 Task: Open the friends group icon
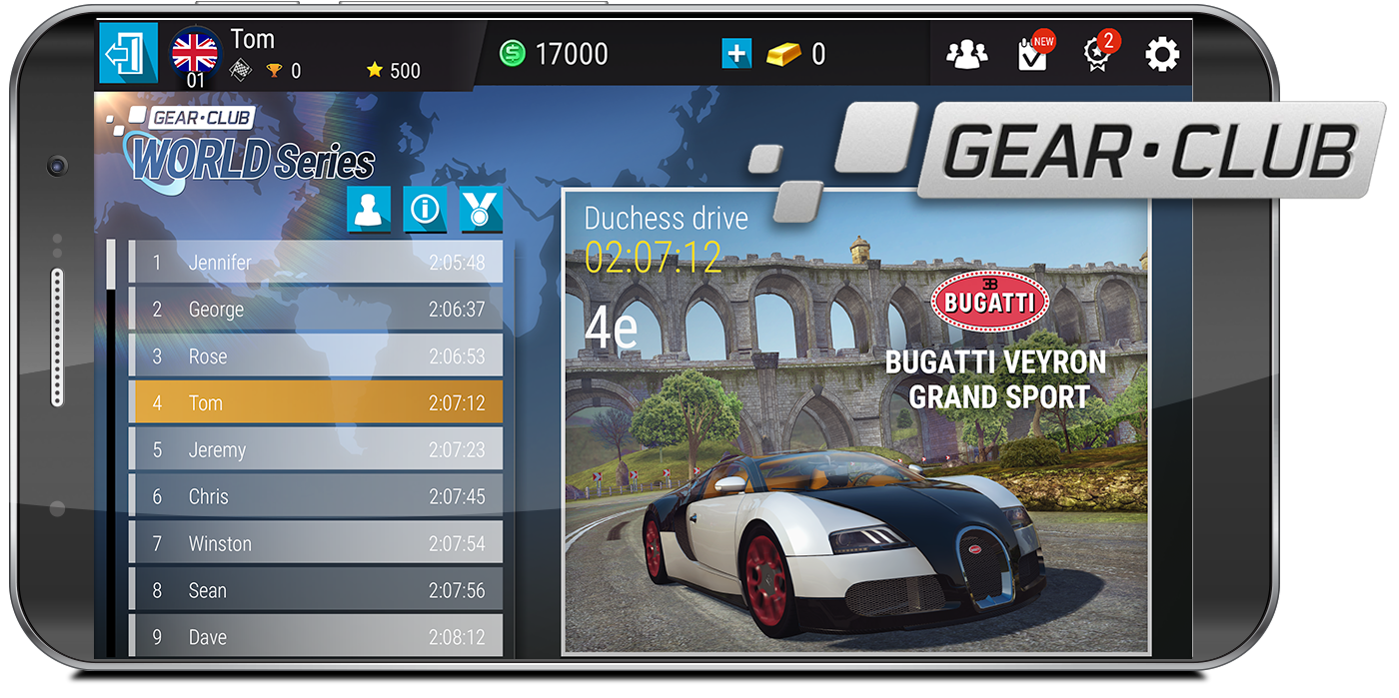pos(966,54)
